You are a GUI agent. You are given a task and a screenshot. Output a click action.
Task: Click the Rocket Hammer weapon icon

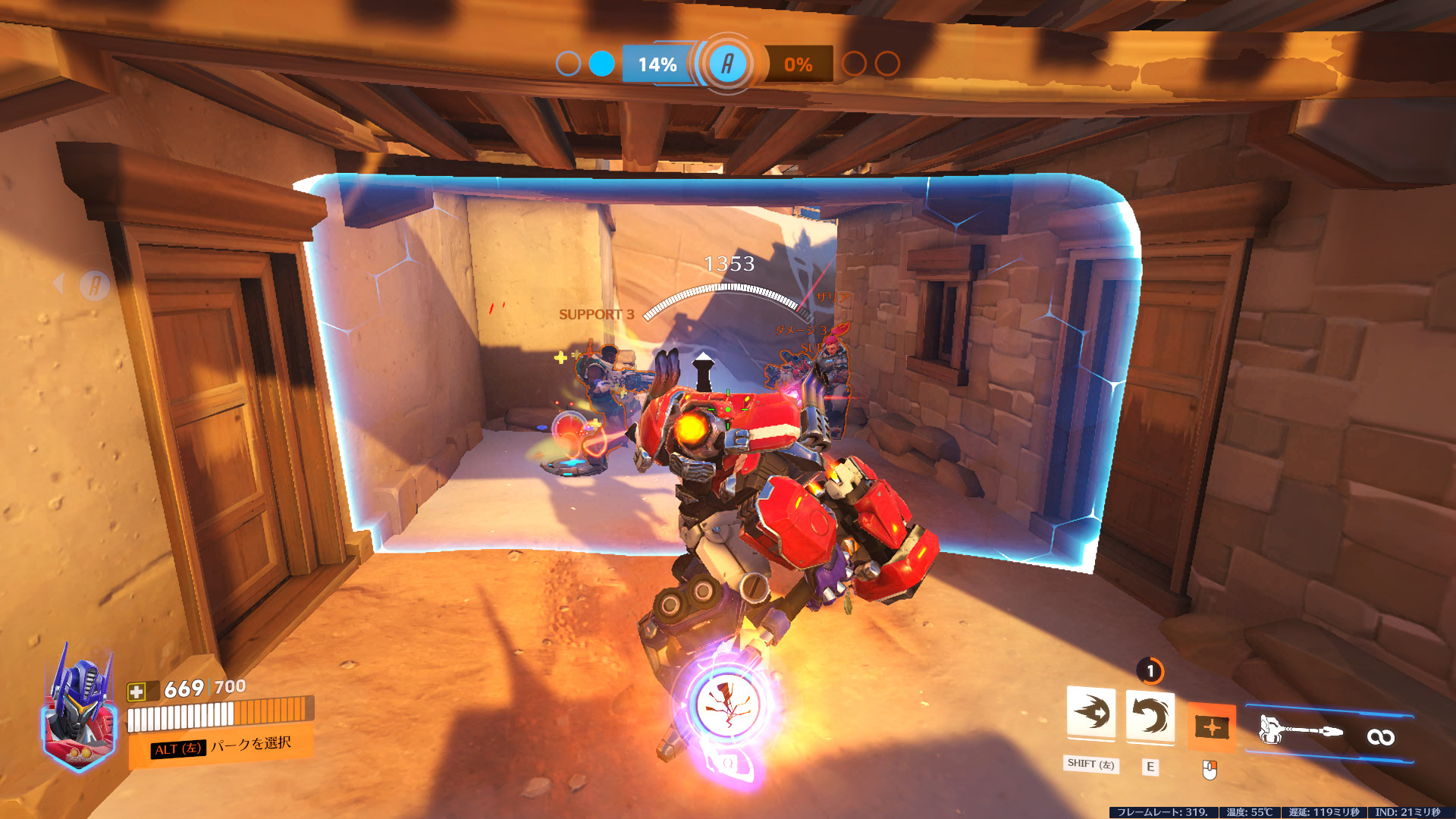point(1300,731)
